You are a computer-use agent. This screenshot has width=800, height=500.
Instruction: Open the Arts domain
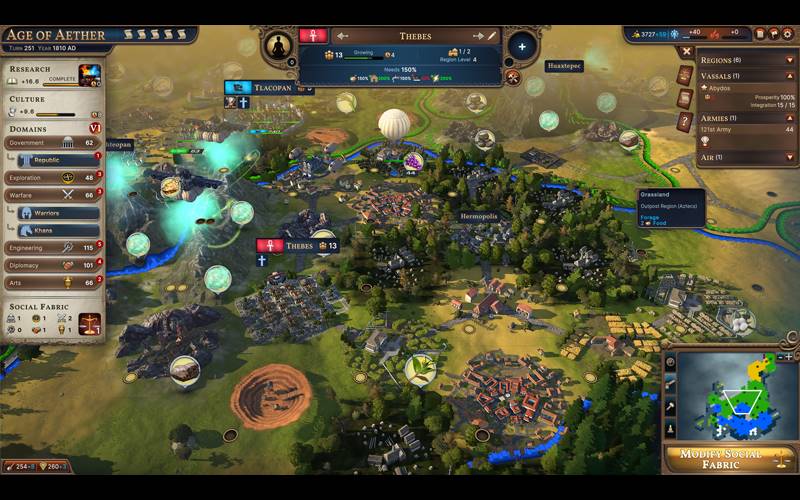[x=52, y=282]
